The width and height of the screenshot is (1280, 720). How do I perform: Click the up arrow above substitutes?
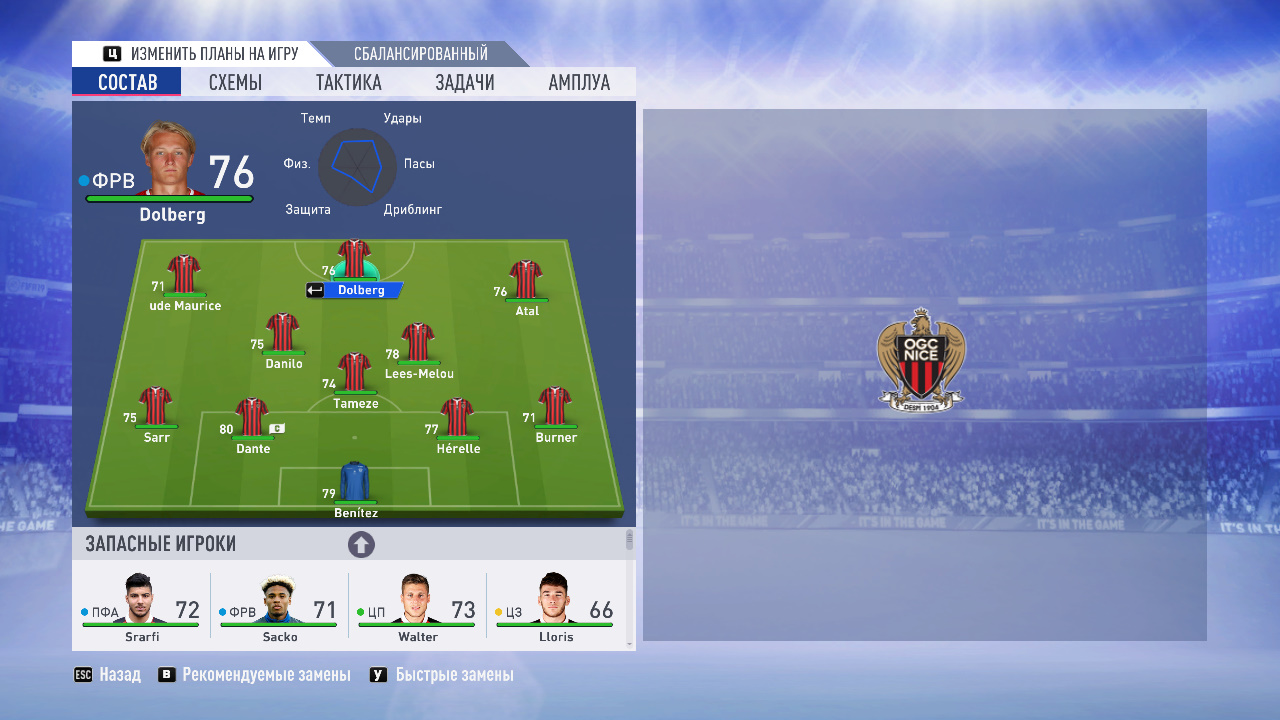pyautogui.click(x=361, y=545)
